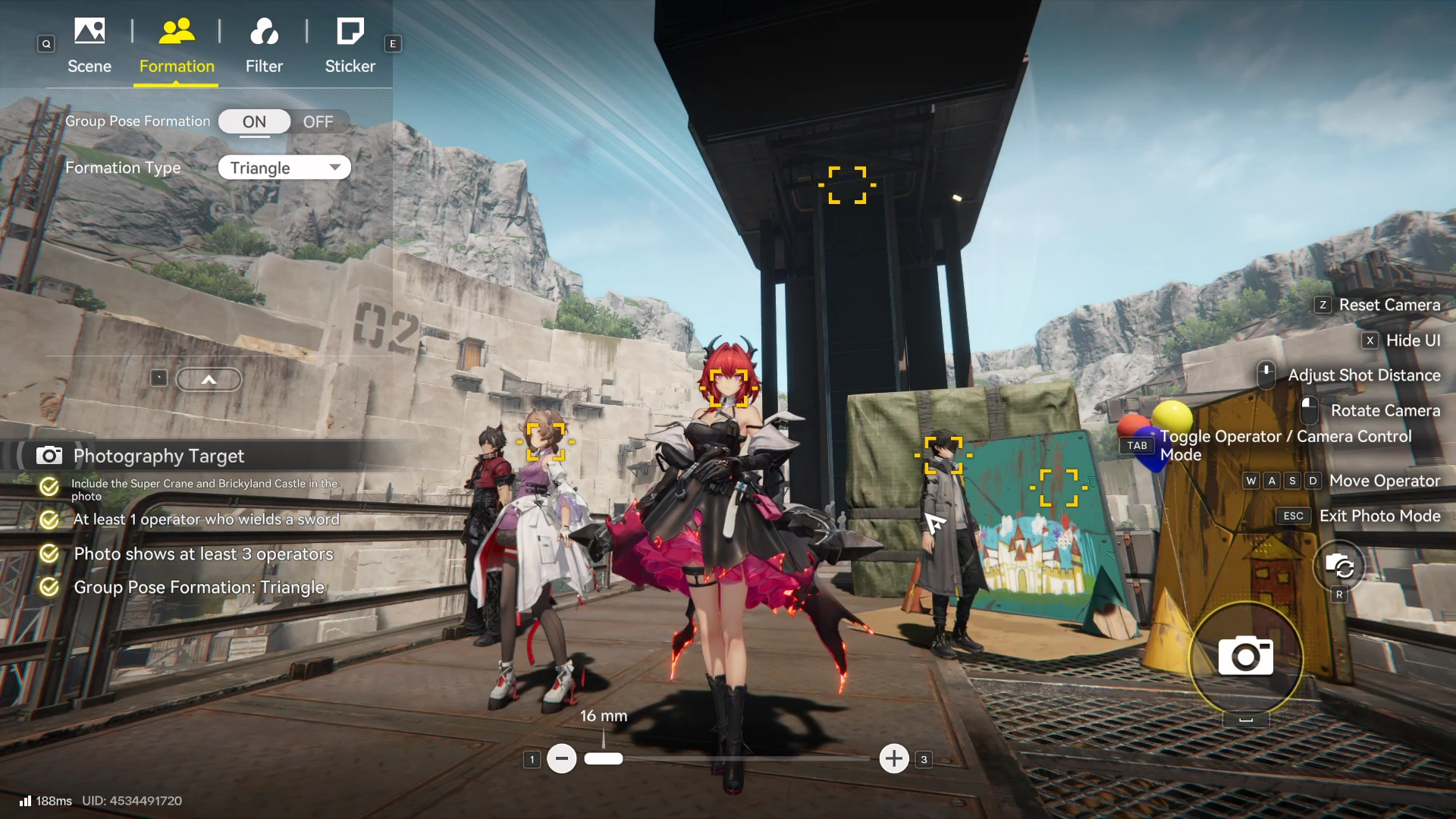Take a photo with the camera shutter button
The height and width of the screenshot is (819, 1456).
(x=1245, y=657)
